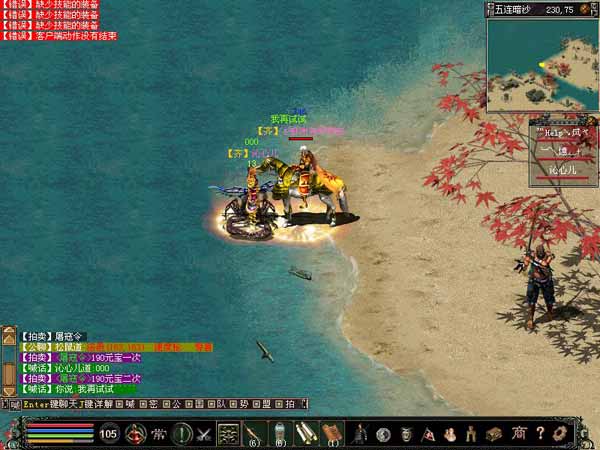Use the scroll item in hotbar
The image size is (600, 450).
tap(303, 433)
